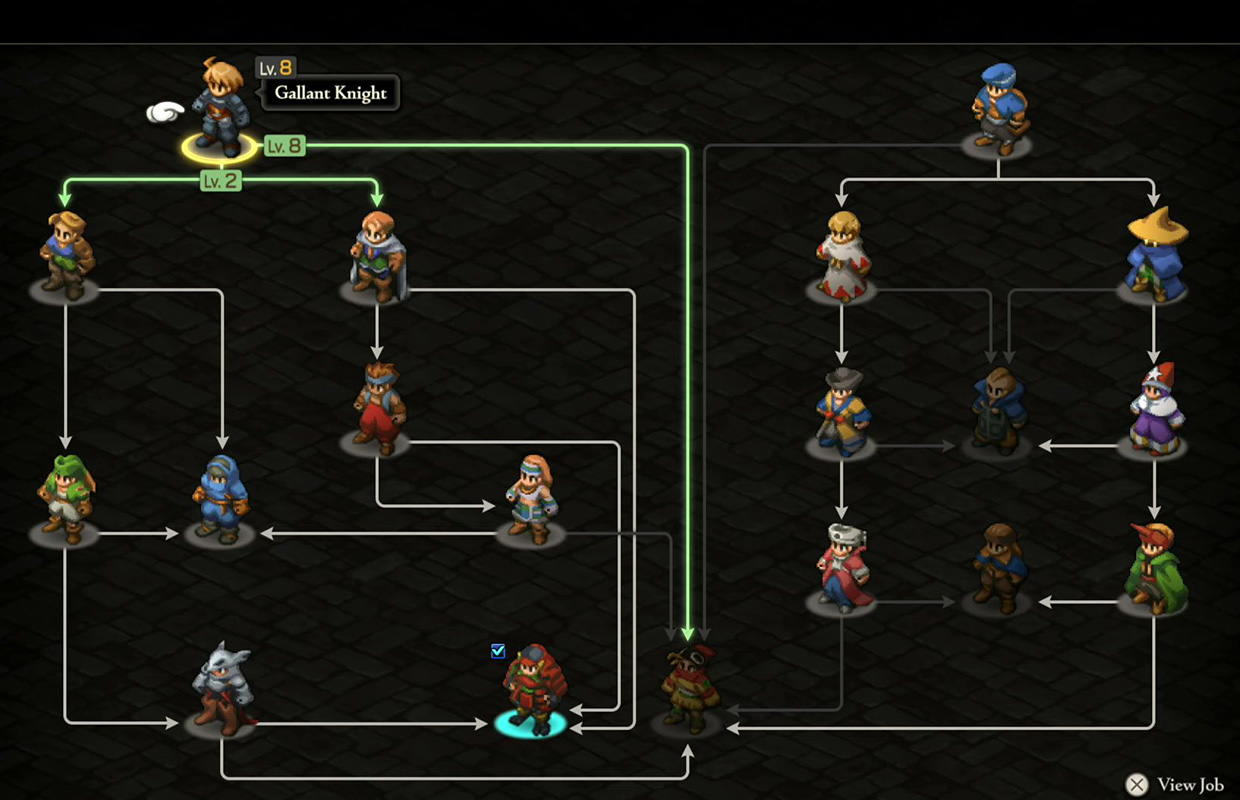Choose the blue-capped job at the right tree's top
The height and width of the screenshot is (800, 1240).
pyautogui.click(x=998, y=108)
